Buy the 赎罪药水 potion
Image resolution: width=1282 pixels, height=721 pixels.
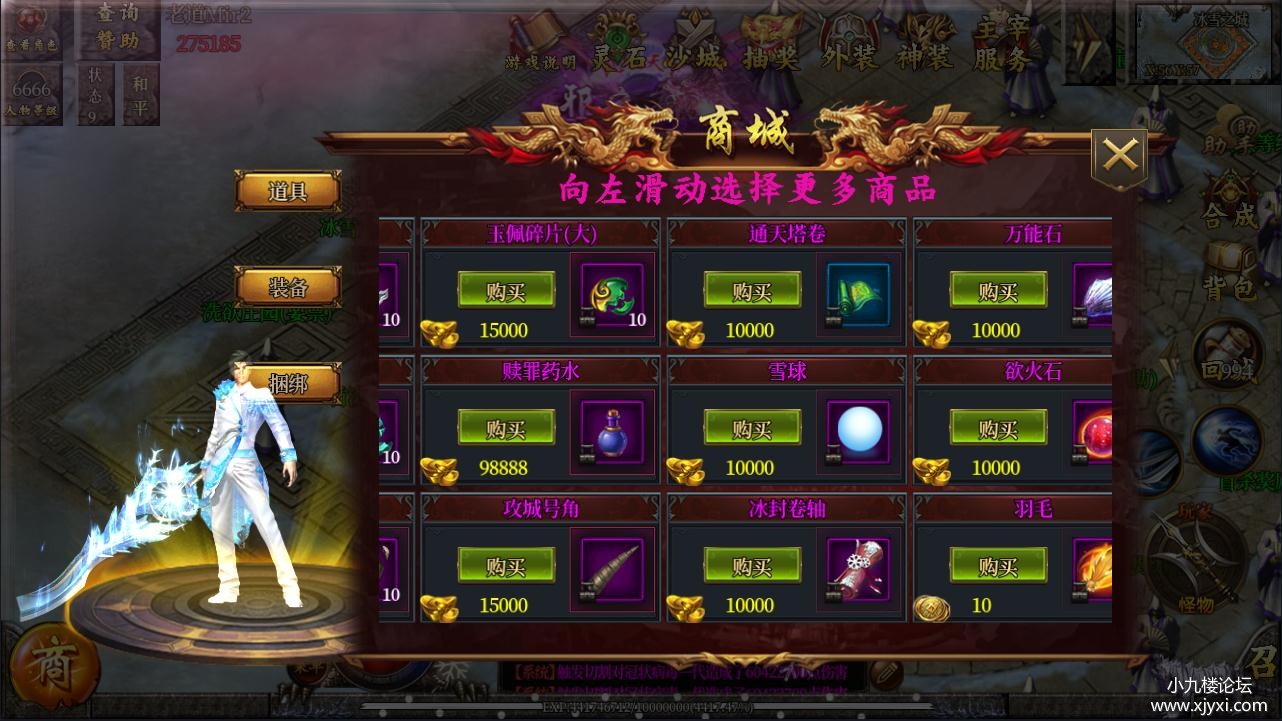(x=506, y=429)
